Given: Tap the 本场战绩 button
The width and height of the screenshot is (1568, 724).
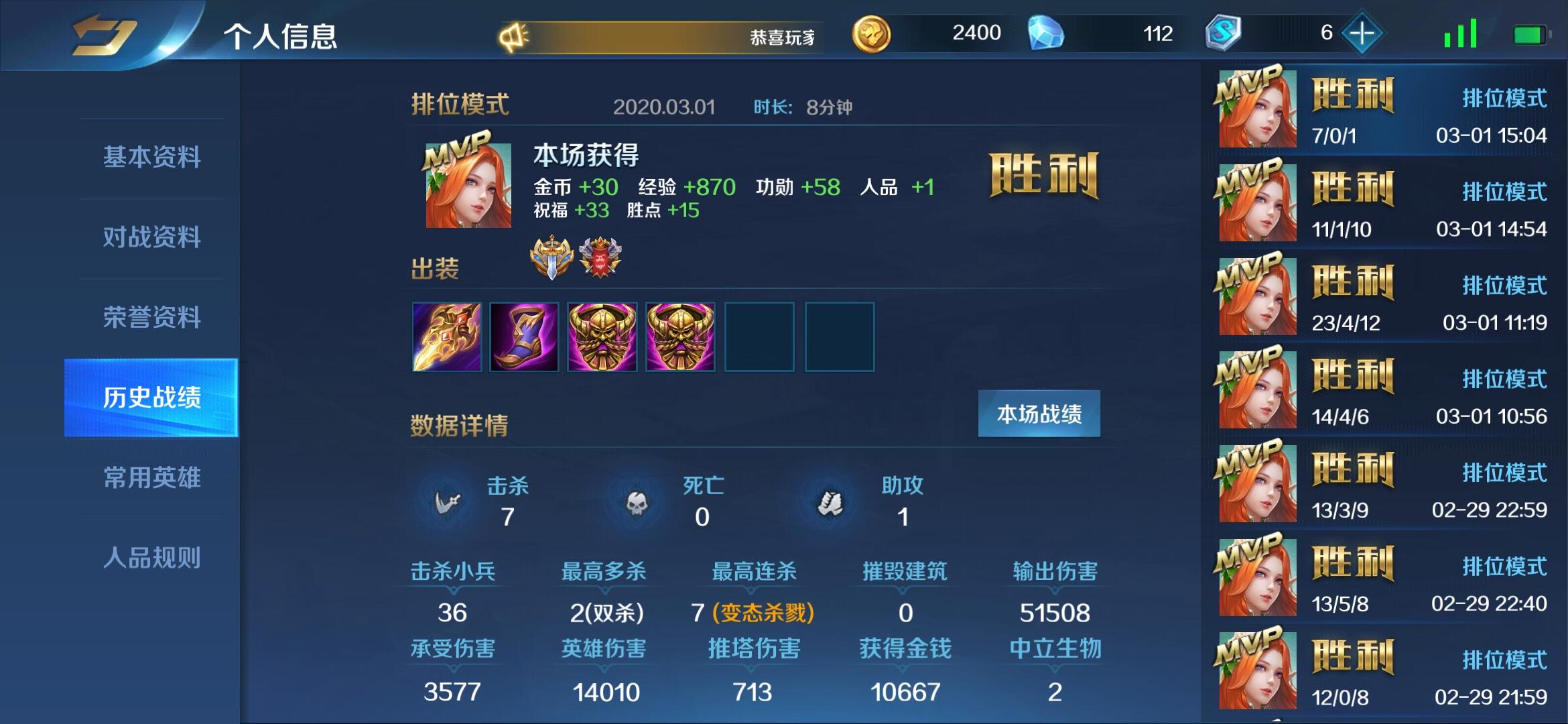Looking at the screenshot, I should point(1039,414).
